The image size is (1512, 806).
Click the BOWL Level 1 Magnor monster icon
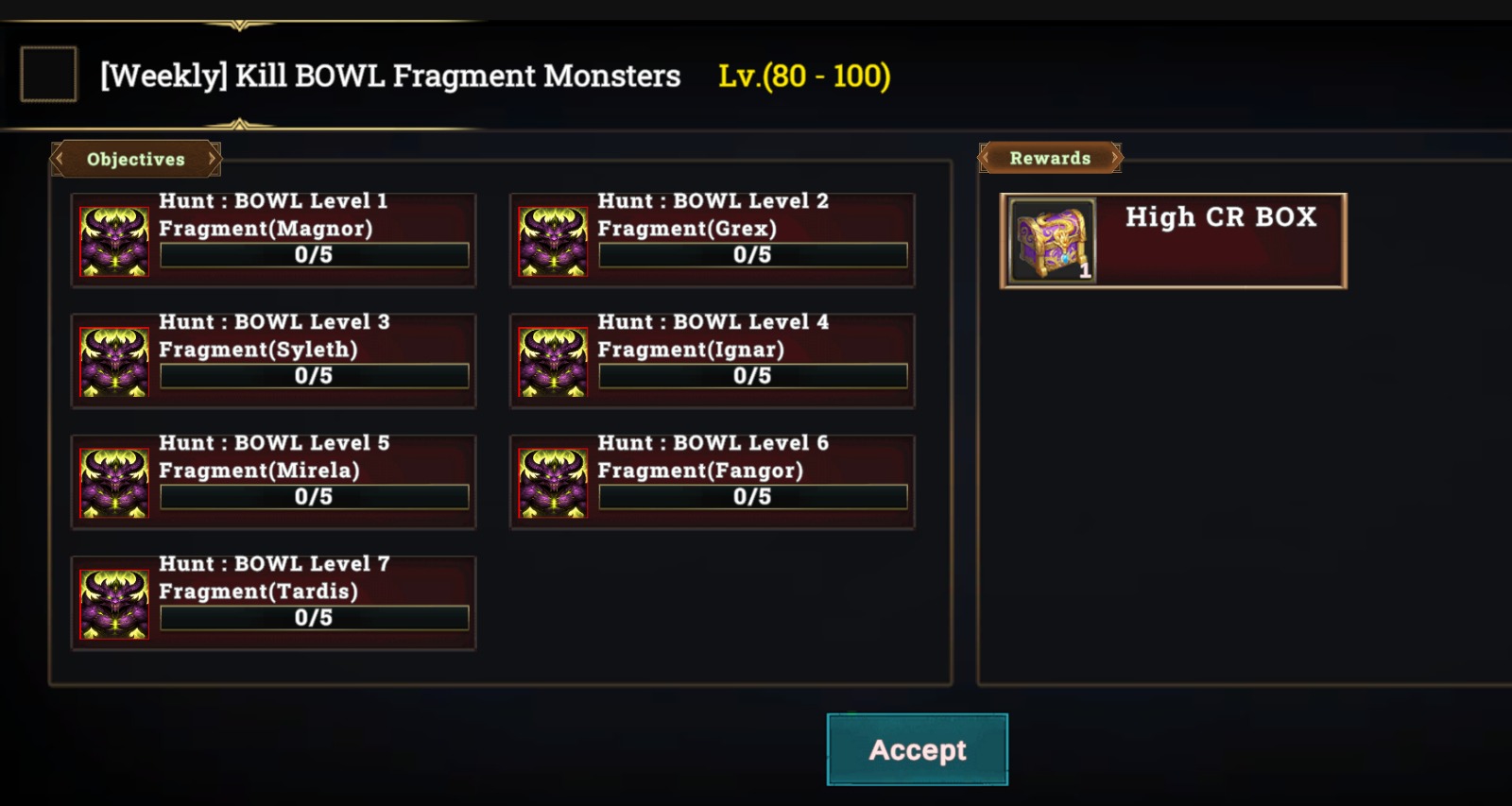click(112, 241)
